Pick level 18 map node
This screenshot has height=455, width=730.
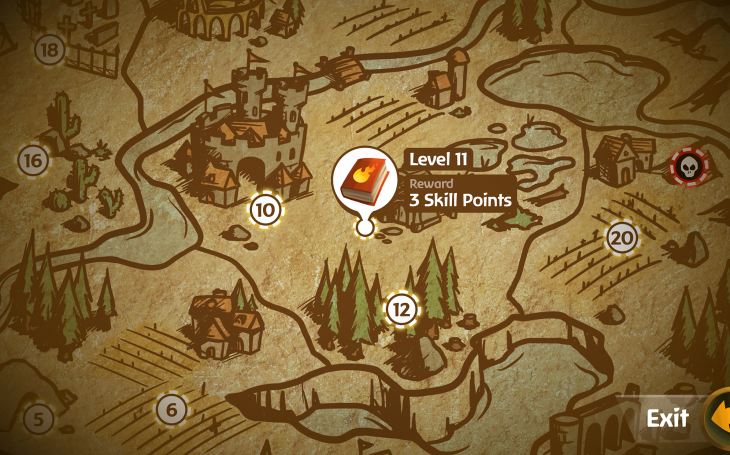(x=49, y=48)
